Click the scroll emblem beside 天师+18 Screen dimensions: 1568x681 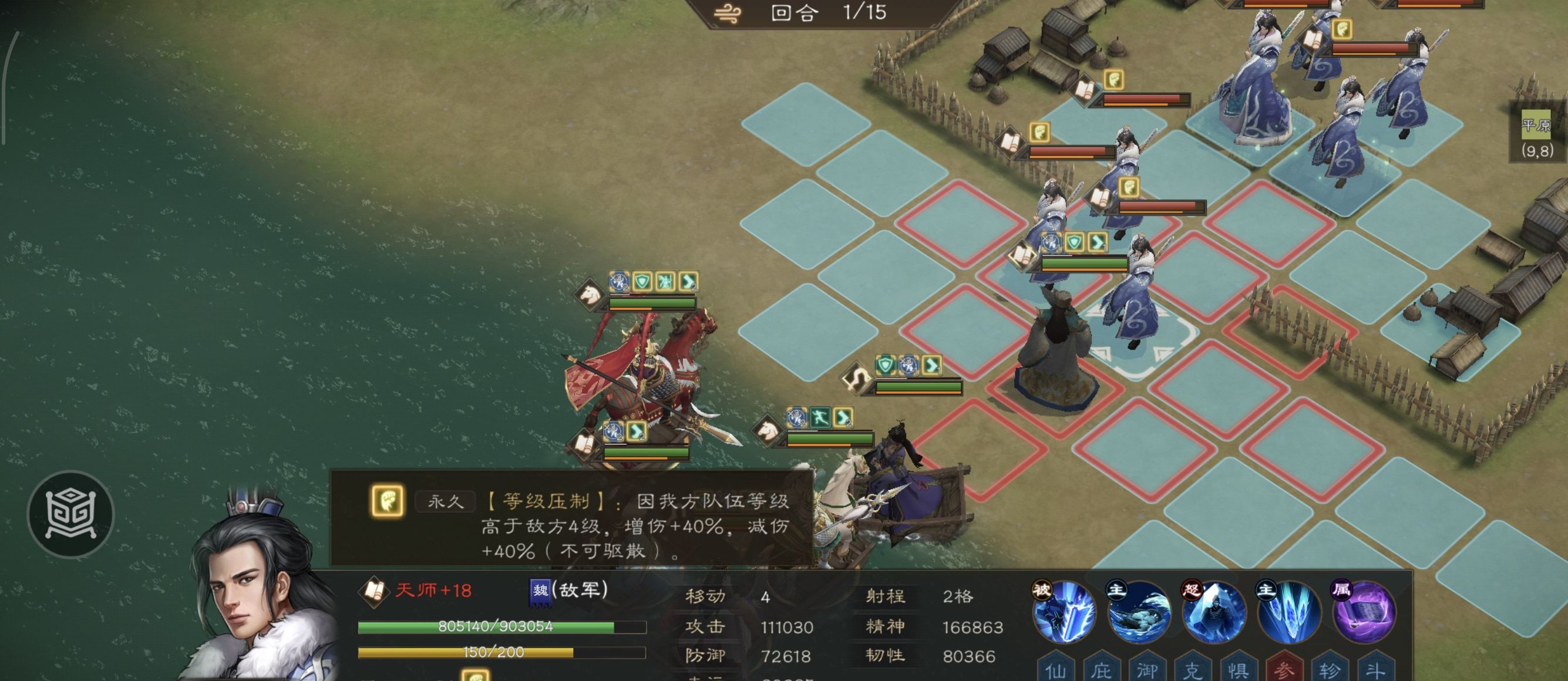point(375,592)
